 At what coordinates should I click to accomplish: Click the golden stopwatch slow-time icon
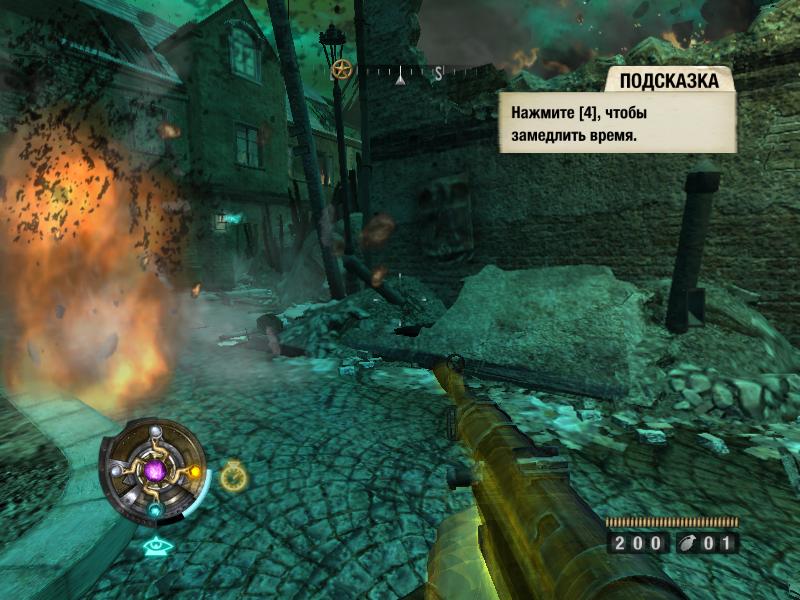click(x=233, y=476)
